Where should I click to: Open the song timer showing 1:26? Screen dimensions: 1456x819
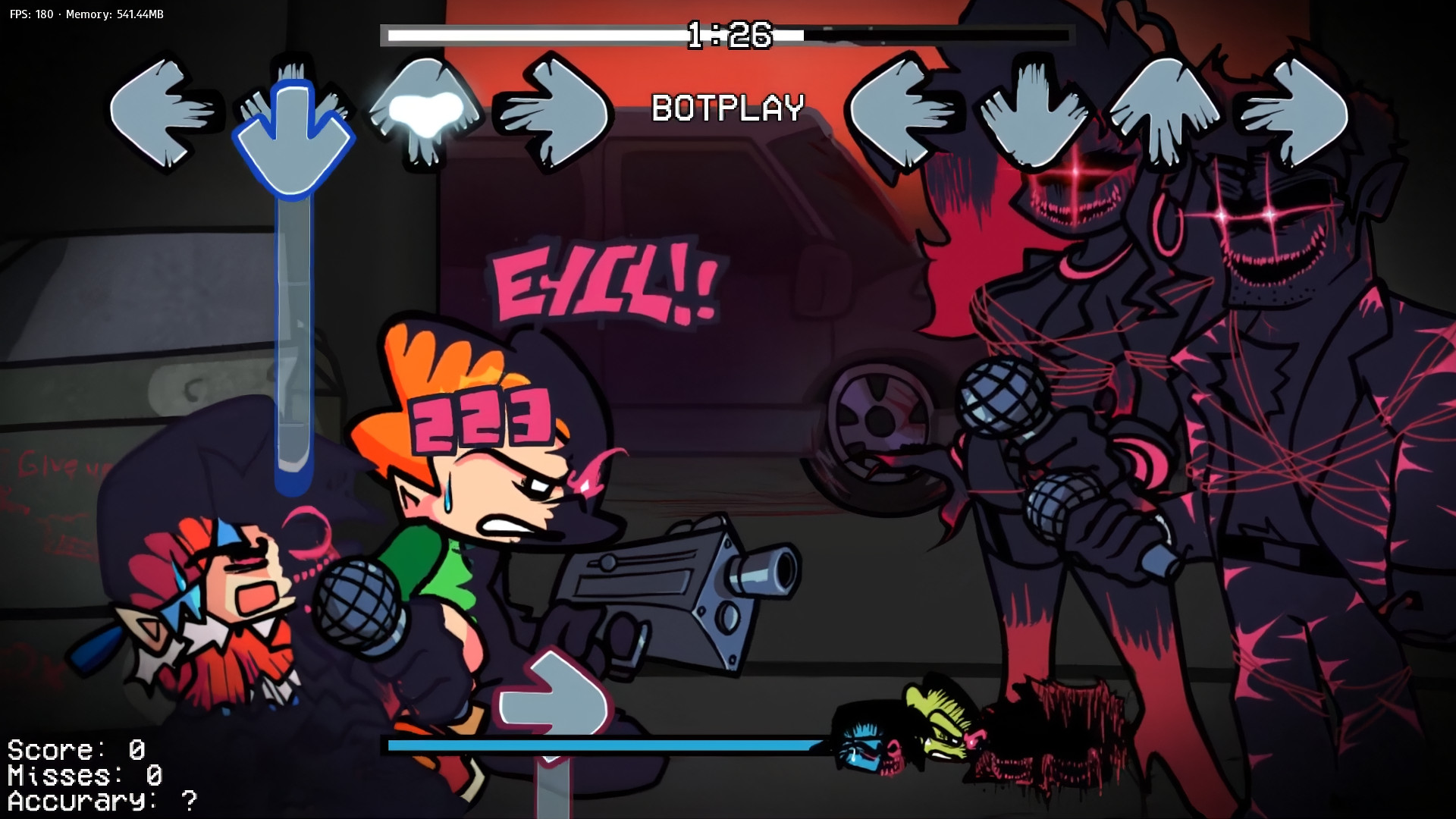click(726, 33)
